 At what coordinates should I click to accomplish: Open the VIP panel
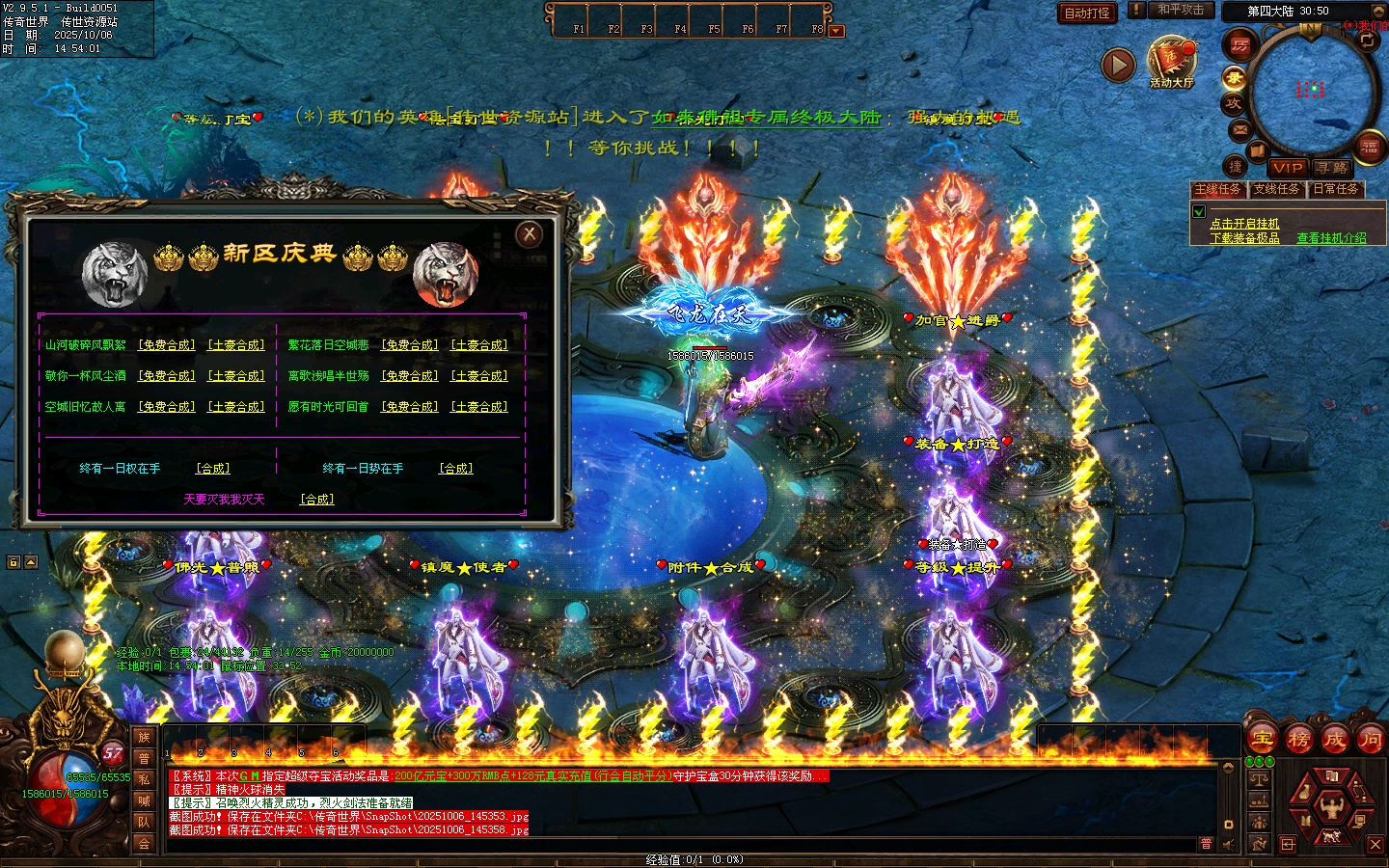click(1287, 168)
